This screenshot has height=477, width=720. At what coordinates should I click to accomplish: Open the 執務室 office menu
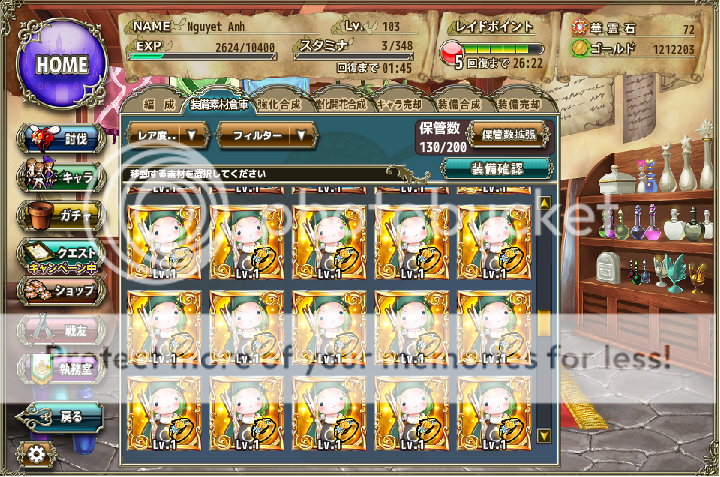pyautogui.click(x=60, y=369)
